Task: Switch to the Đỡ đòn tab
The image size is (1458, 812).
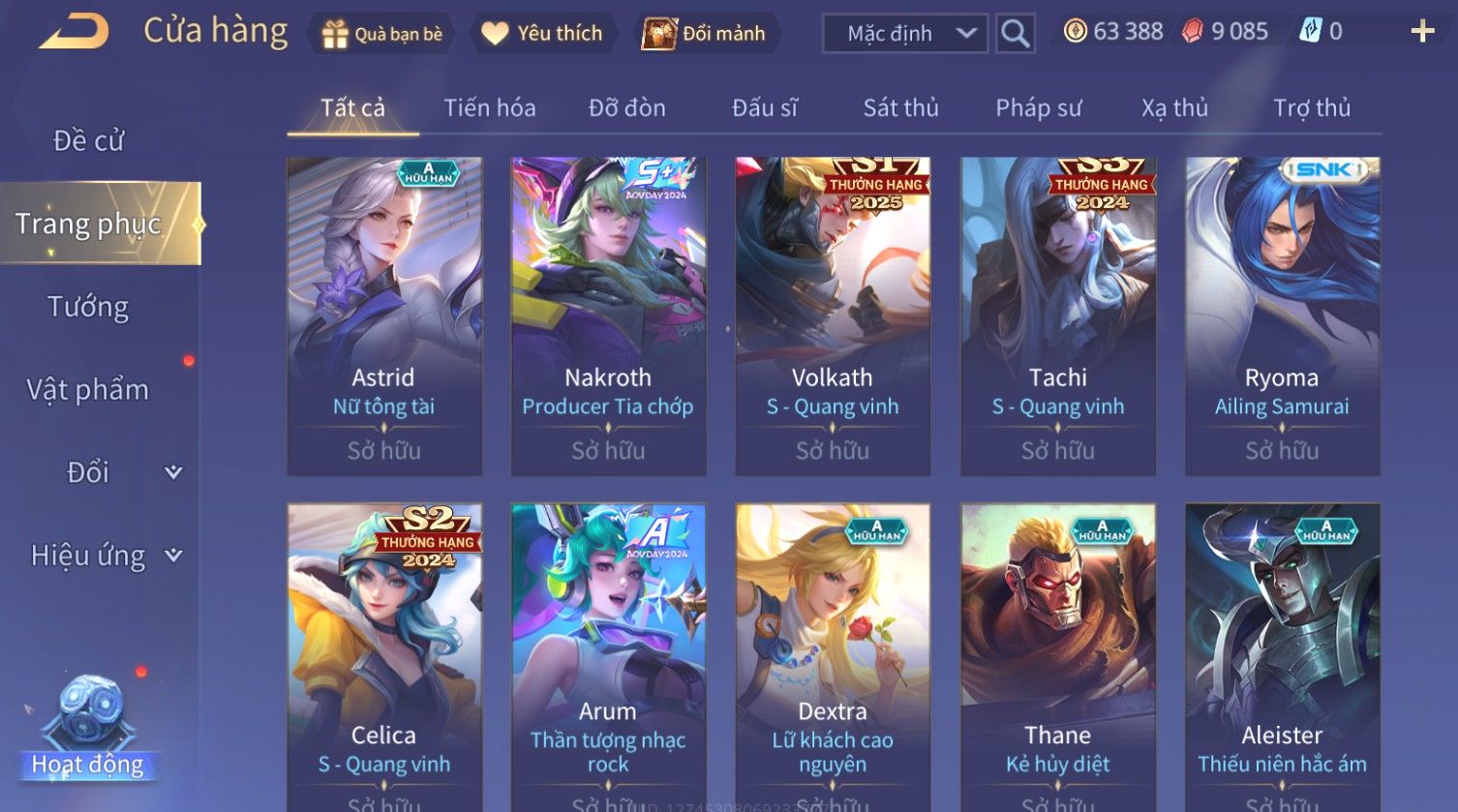Action: click(x=626, y=108)
